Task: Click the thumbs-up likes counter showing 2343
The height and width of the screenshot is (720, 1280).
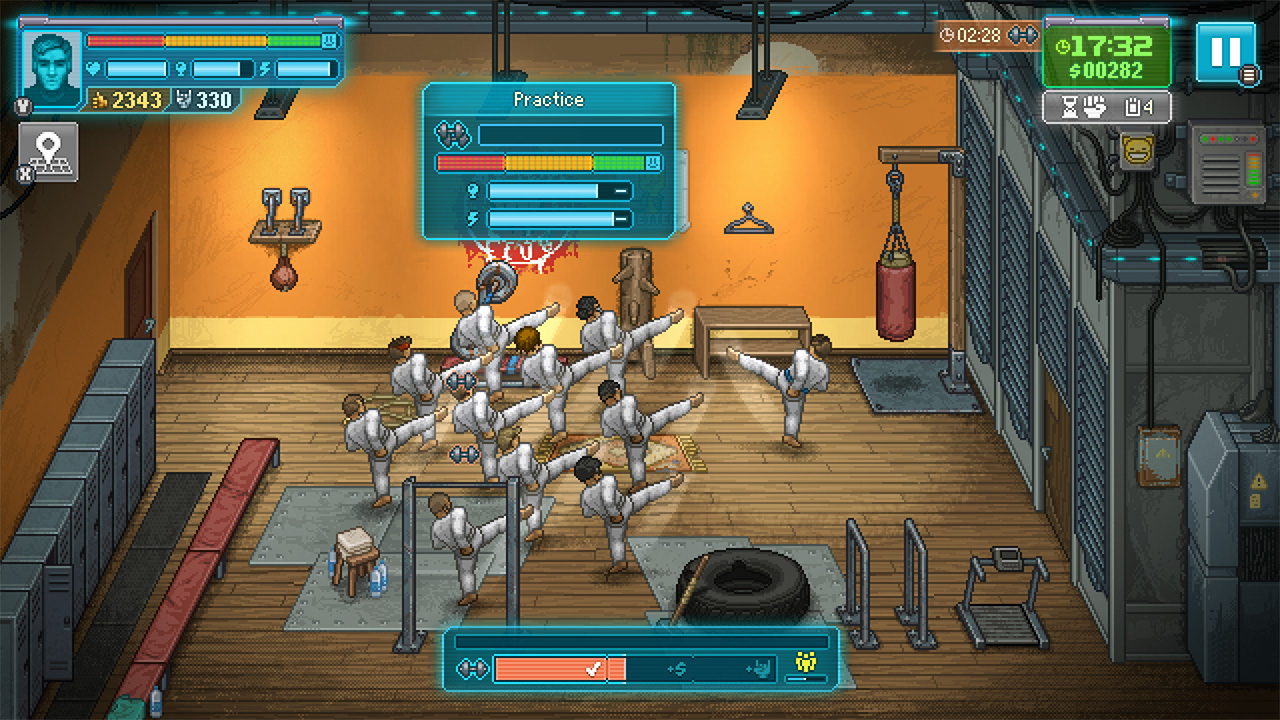Action: [126, 100]
